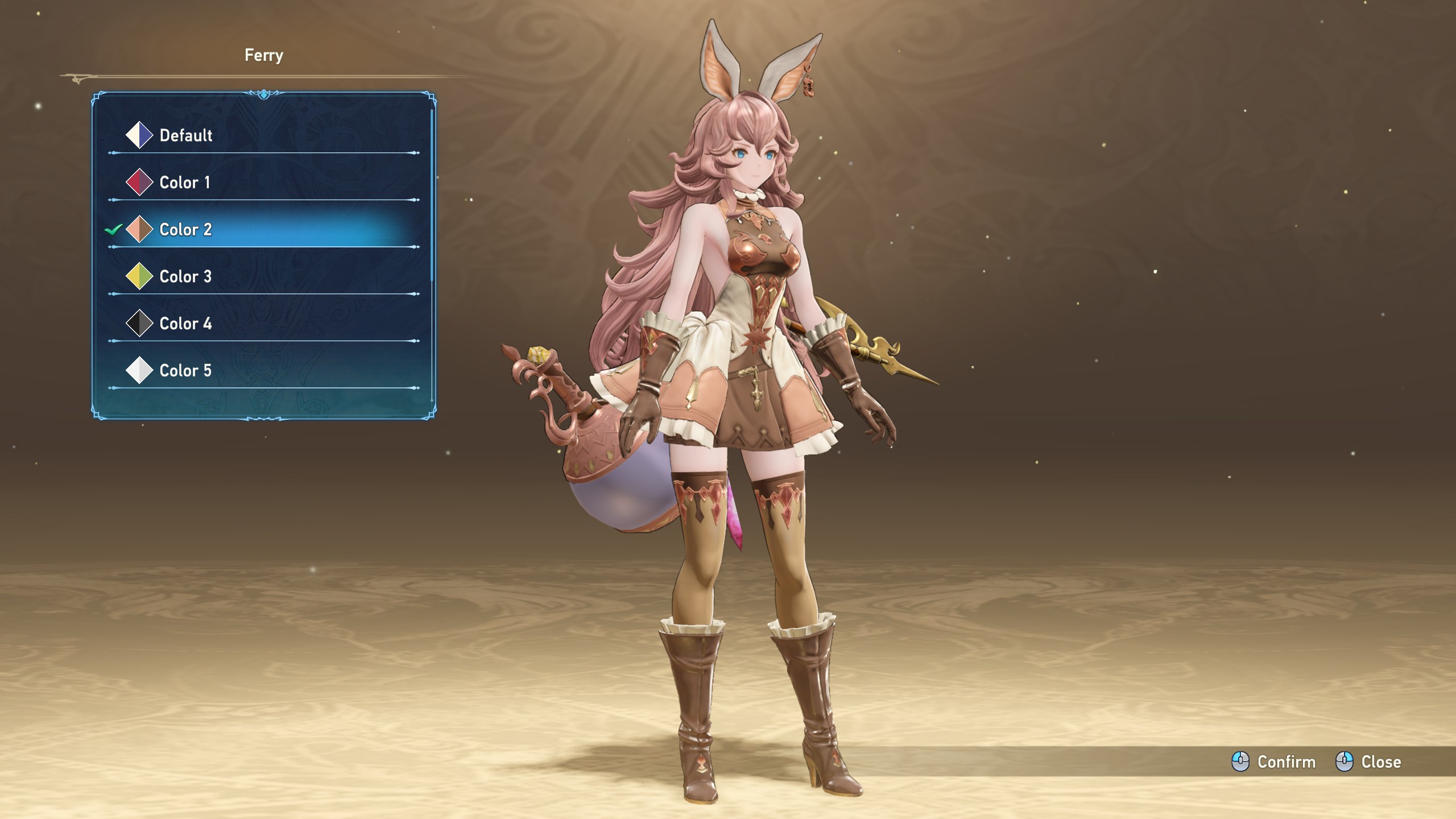
Task: Pick the highlighted Color 2 entry
Action: coord(185,230)
